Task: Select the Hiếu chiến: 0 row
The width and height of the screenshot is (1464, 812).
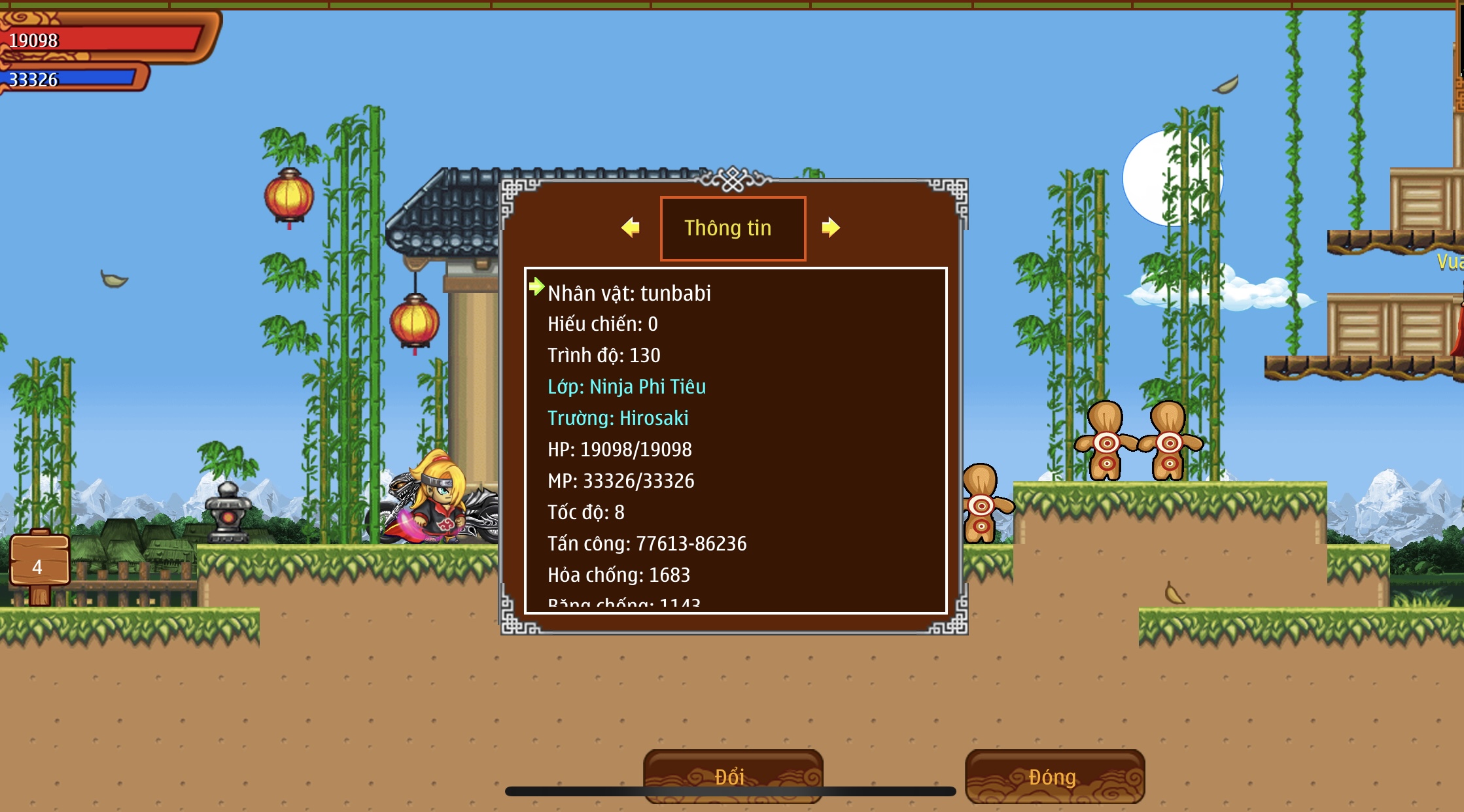Action: pos(602,324)
